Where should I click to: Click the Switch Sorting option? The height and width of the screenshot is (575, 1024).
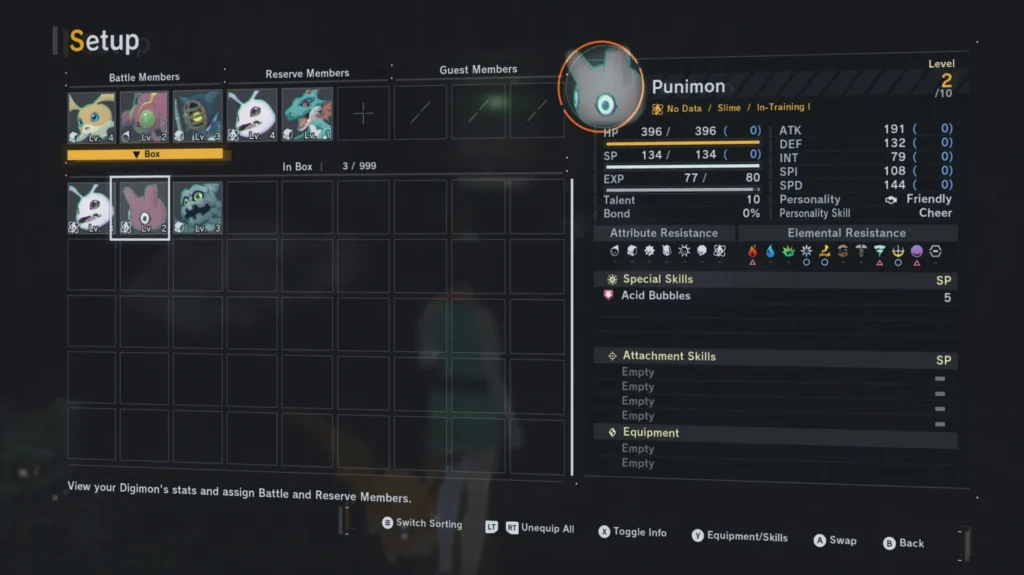coord(421,523)
